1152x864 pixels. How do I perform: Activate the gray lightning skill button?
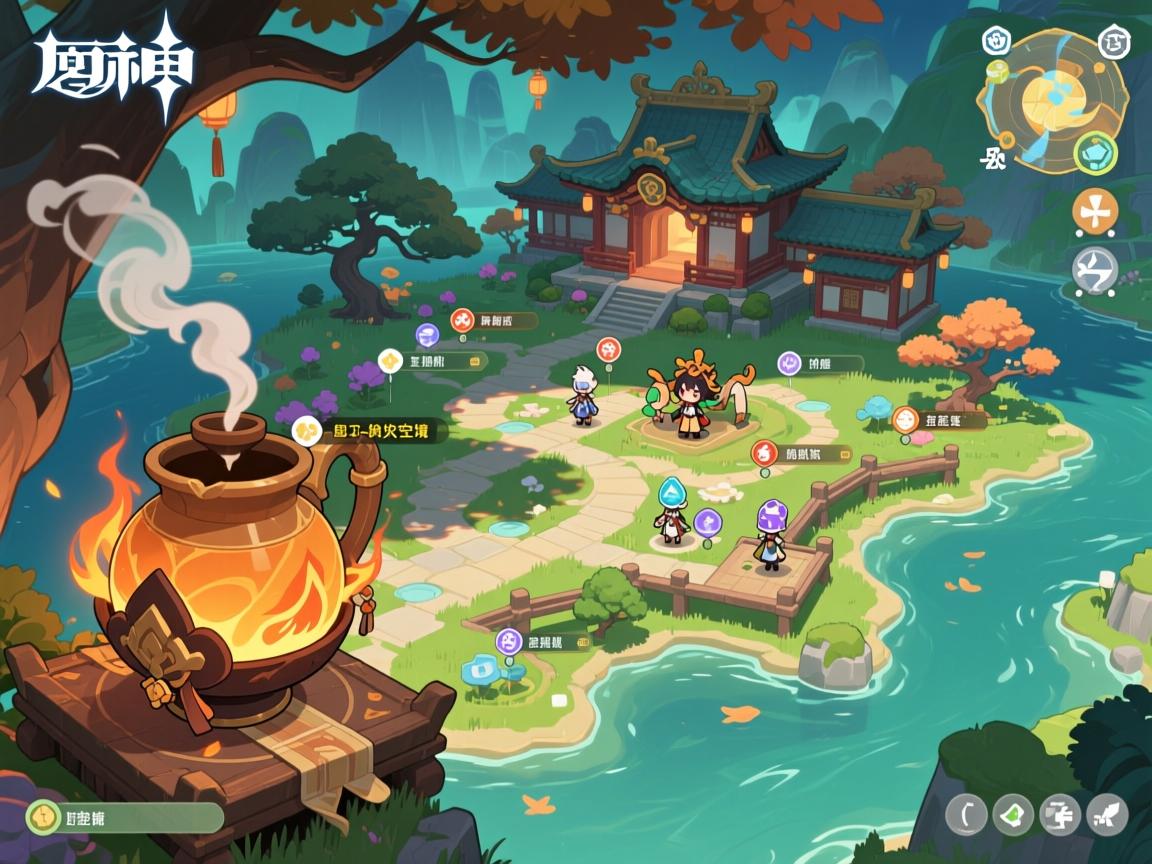pyautogui.click(x=1094, y=270)
